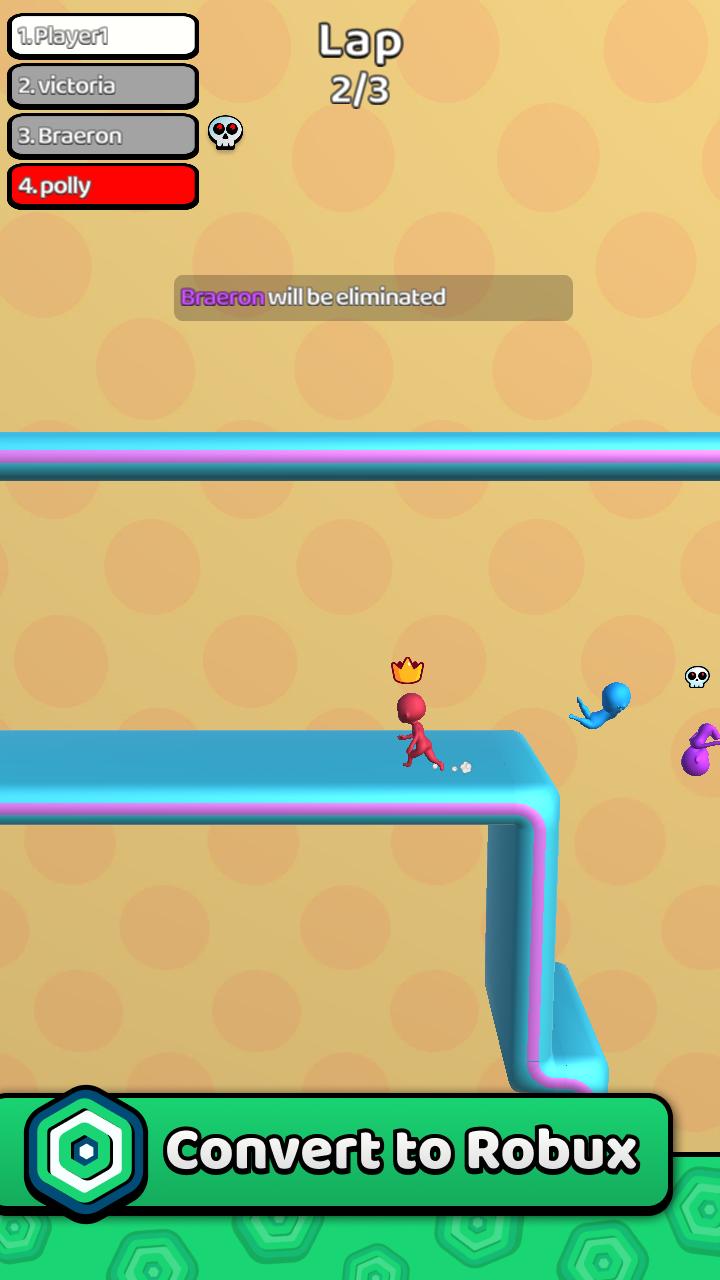
Task: Select the red polly leaderboard row
Action: coord(103,186)
